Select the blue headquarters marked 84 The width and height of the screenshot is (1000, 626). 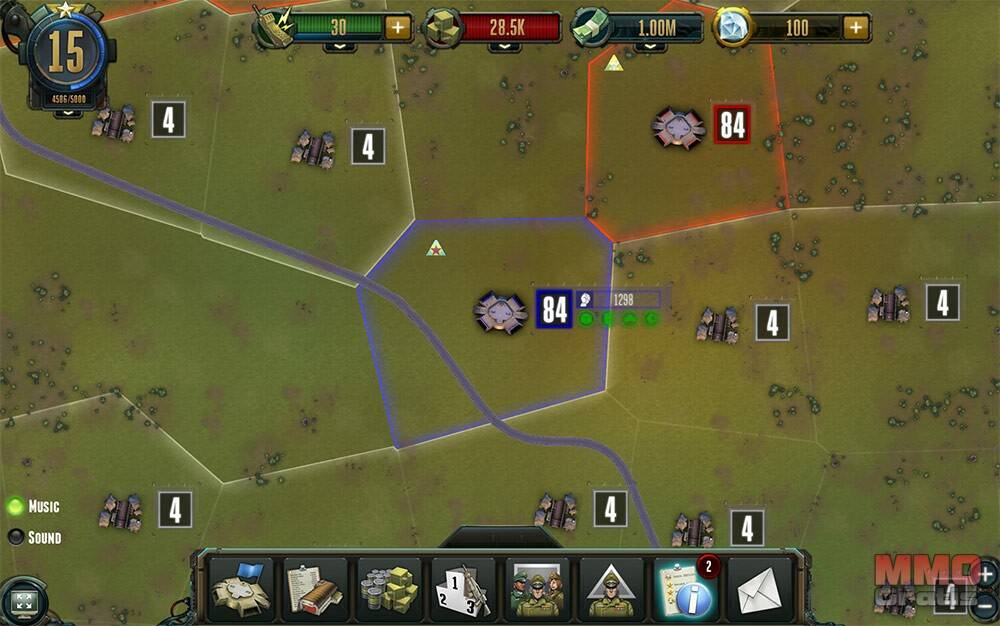click(x=553, y=309)
